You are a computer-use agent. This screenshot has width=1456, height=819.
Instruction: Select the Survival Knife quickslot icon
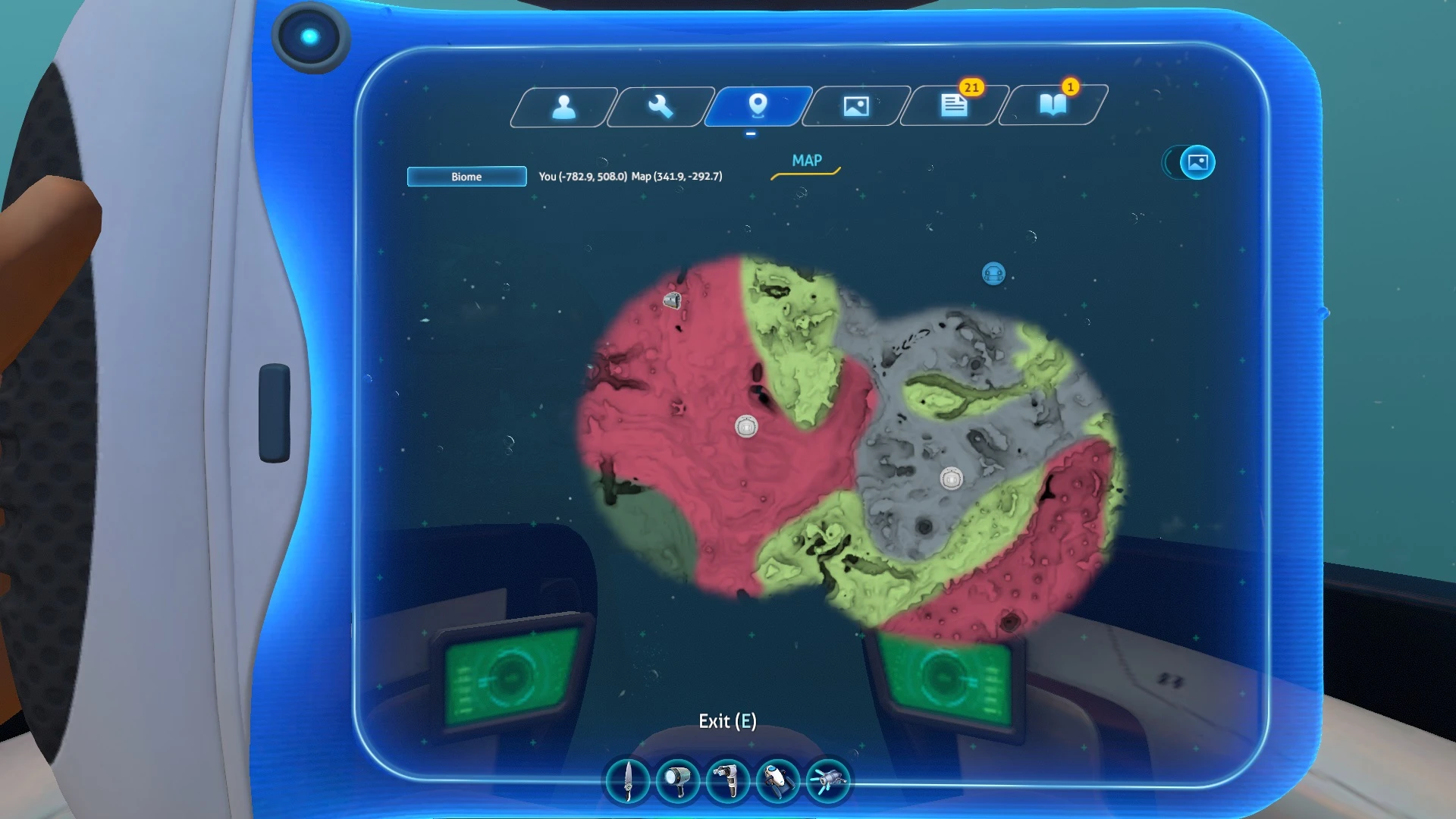[628, 781]
